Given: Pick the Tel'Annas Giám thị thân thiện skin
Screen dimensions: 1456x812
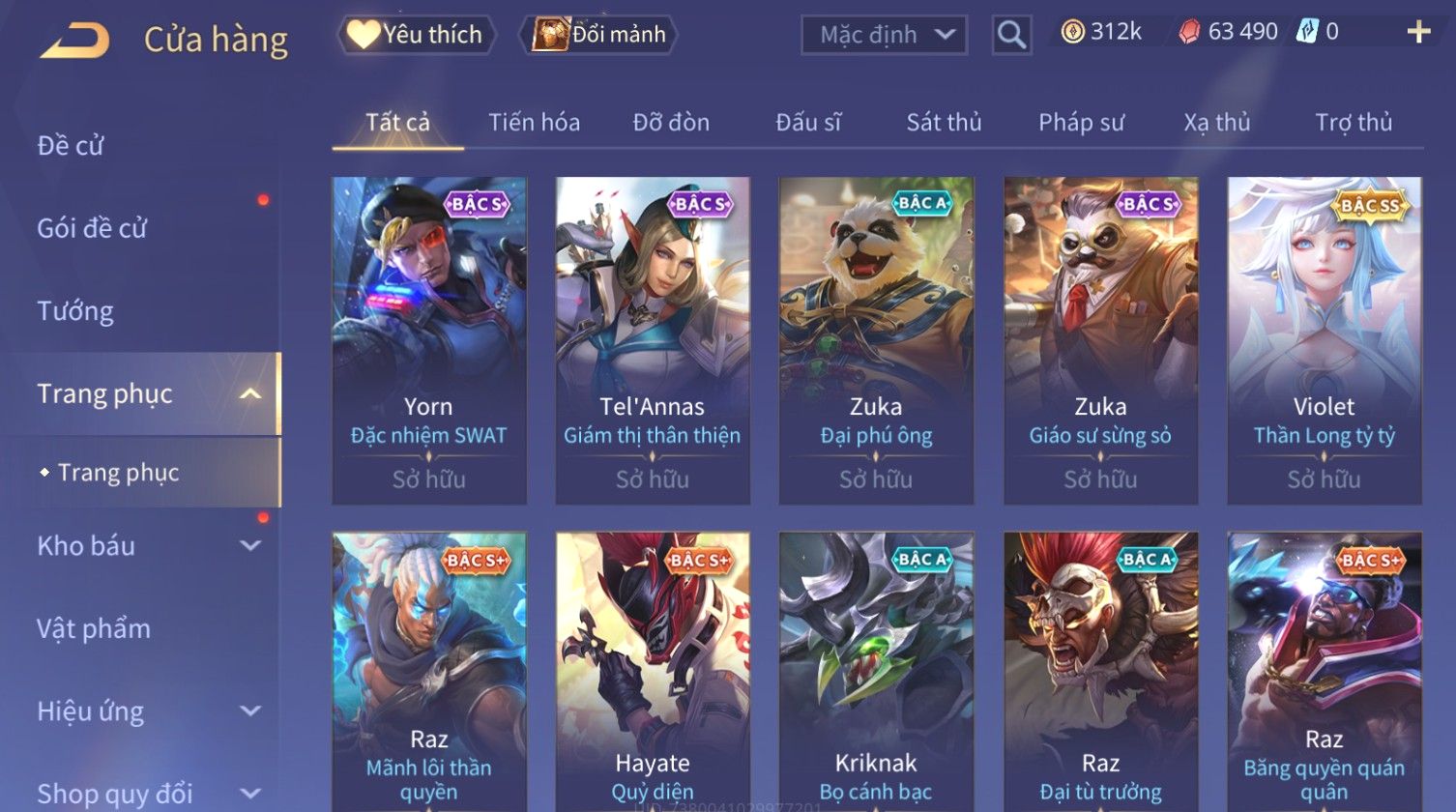Looking at the screenshot, I should 653,339.
